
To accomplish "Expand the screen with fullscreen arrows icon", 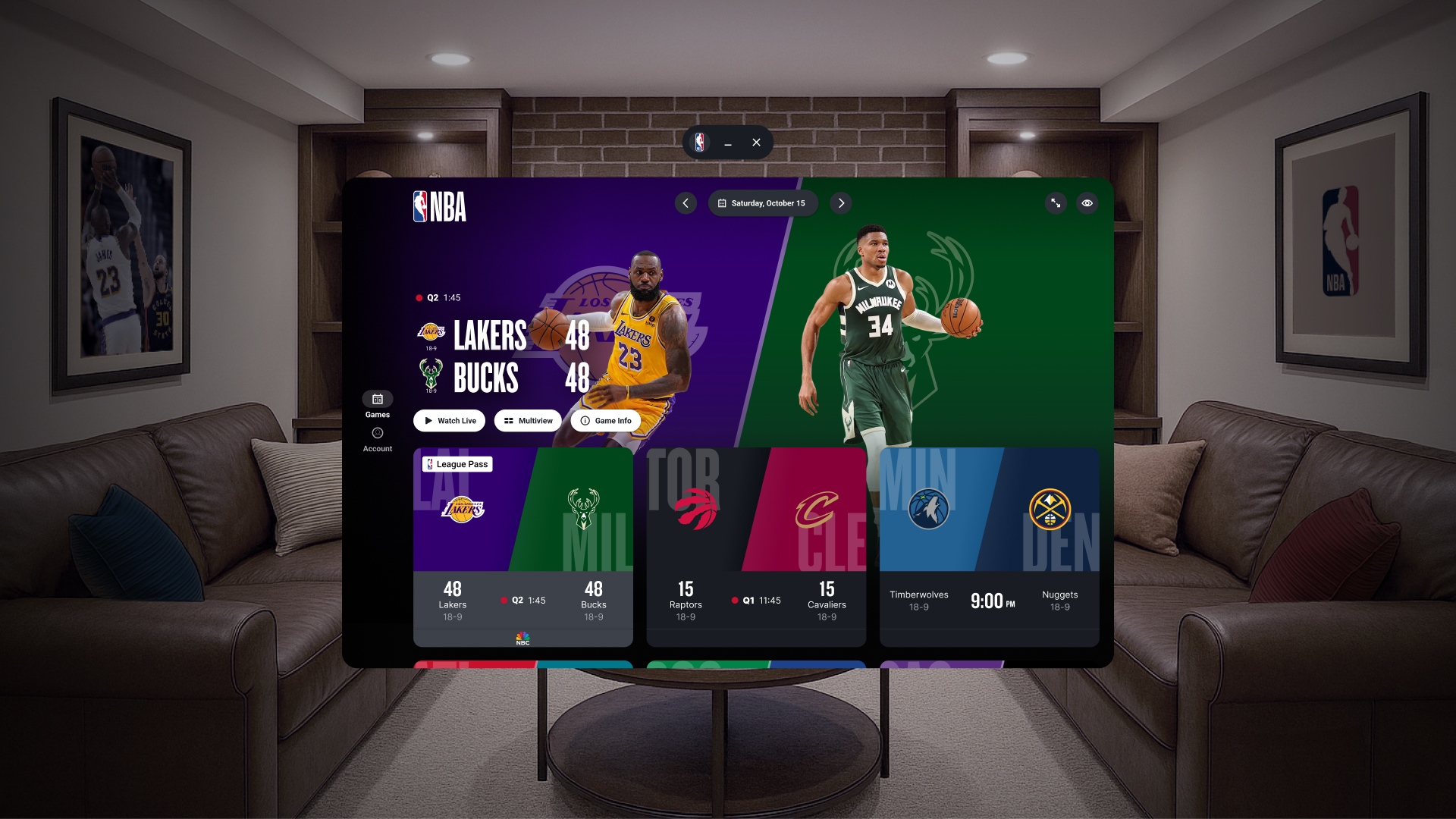I will [1056, 202].
